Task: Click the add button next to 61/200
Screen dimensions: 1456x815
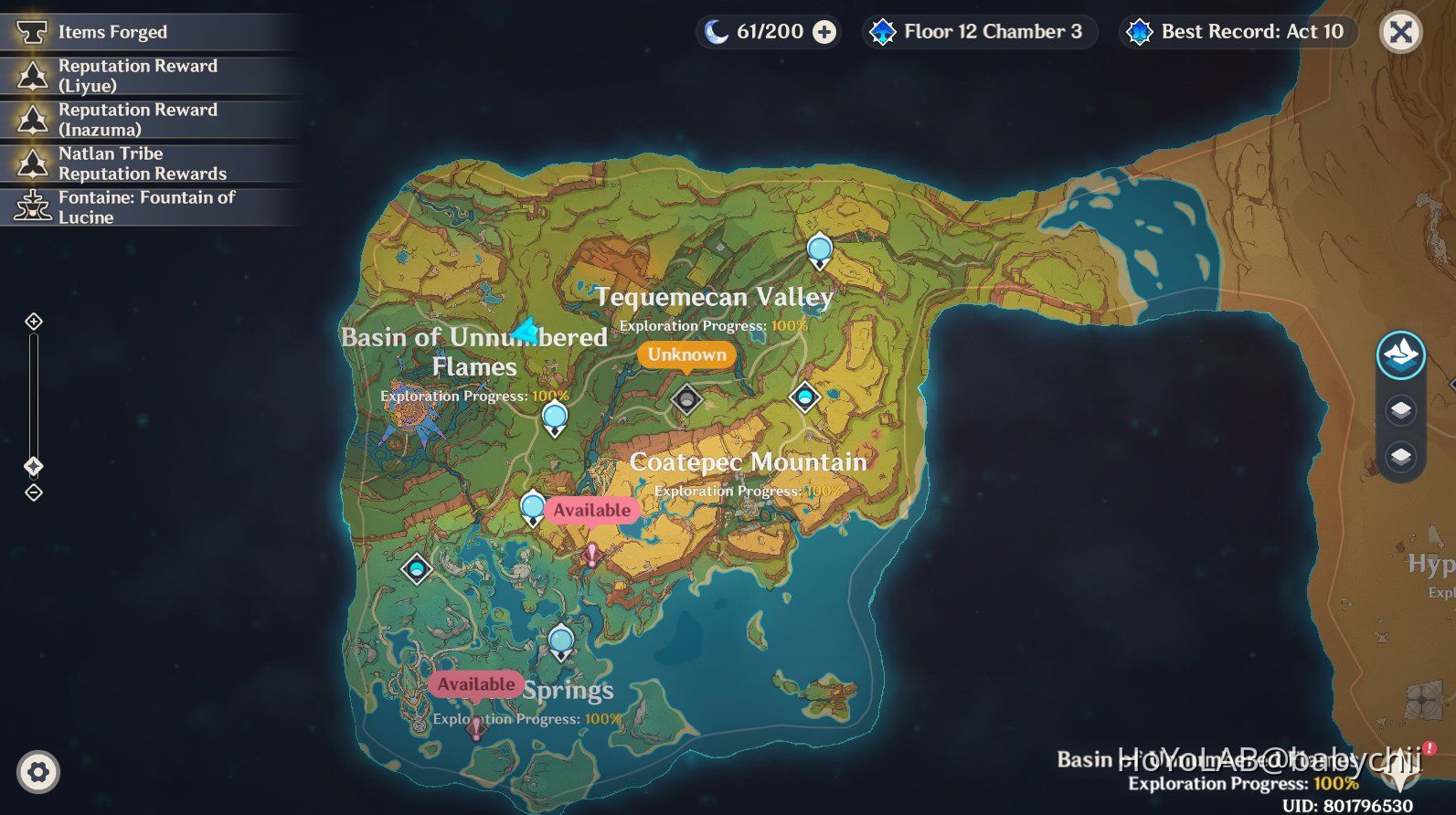Action: tap(825, 31)
